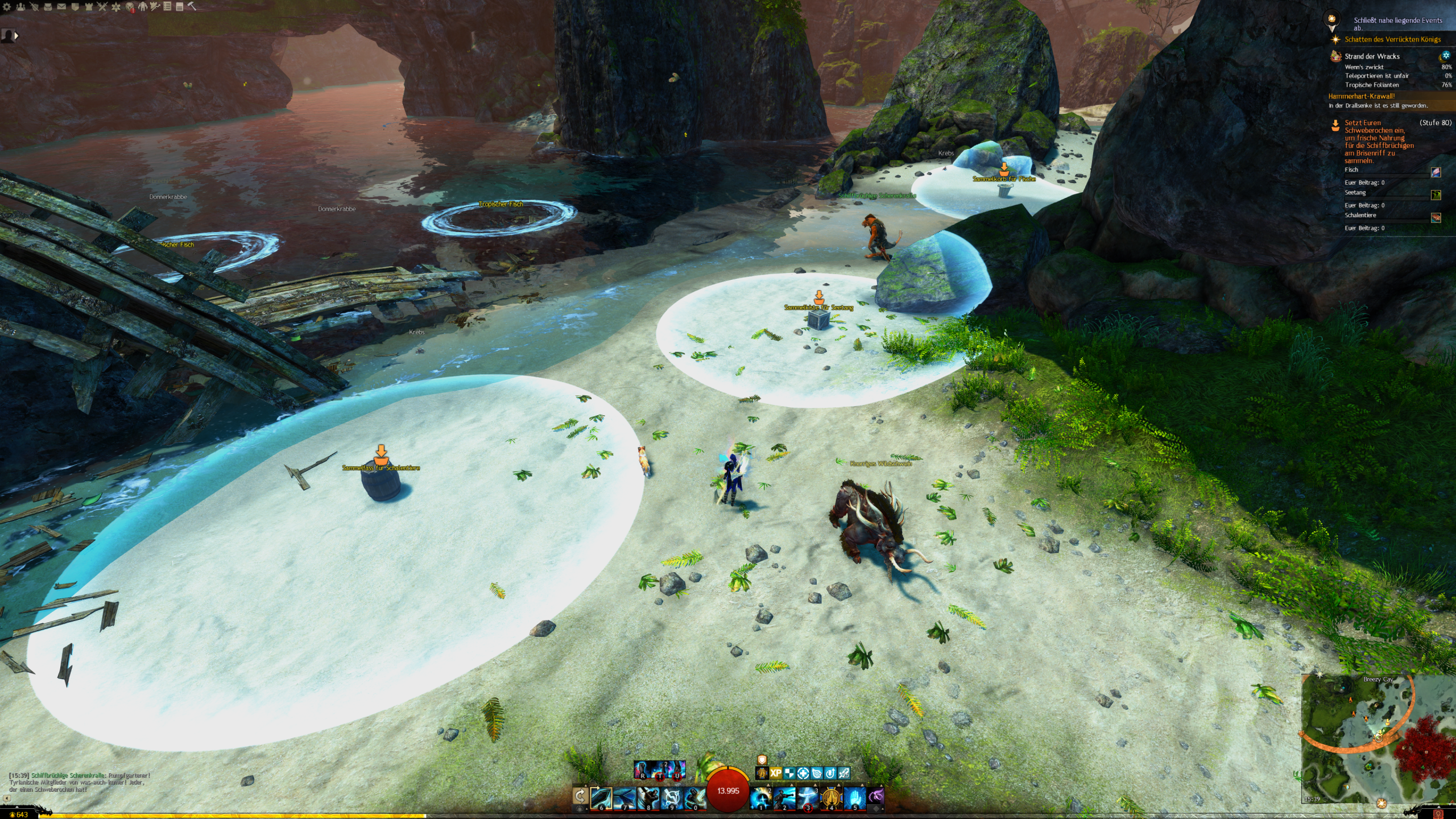Screen dimensions: 1456x819
Task: Use the punching skill in slot 8
Action: point(648,798)
